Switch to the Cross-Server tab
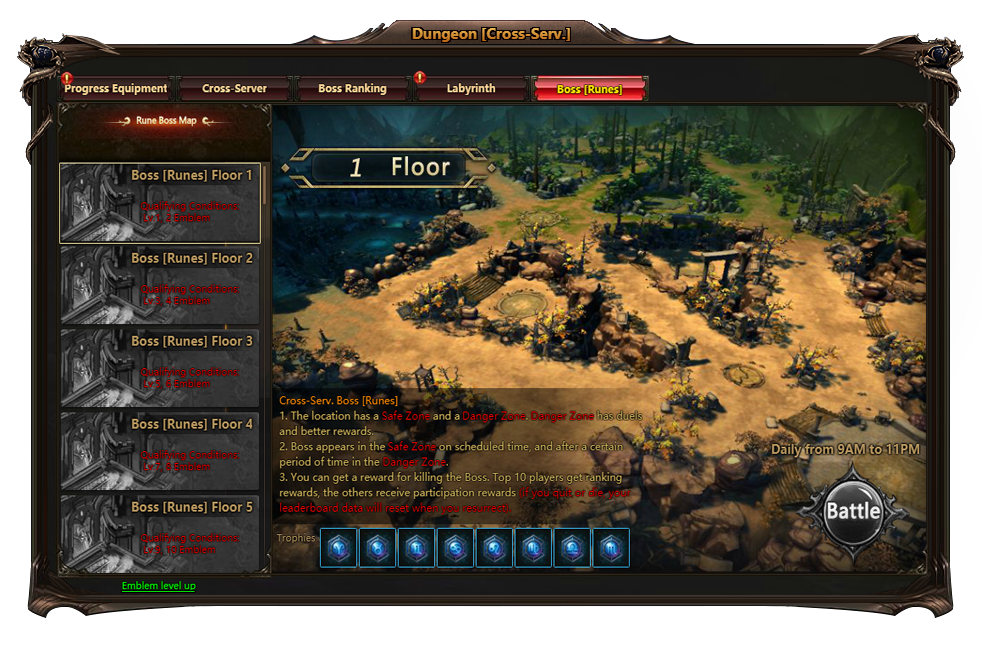The image size is (982, 646). click(235, 89)
